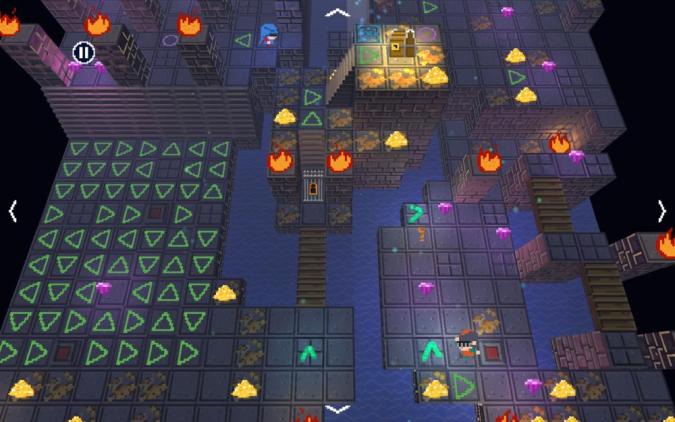Pan the camera using the right arrow
This screenshot has height=422, width=675.
661,211
